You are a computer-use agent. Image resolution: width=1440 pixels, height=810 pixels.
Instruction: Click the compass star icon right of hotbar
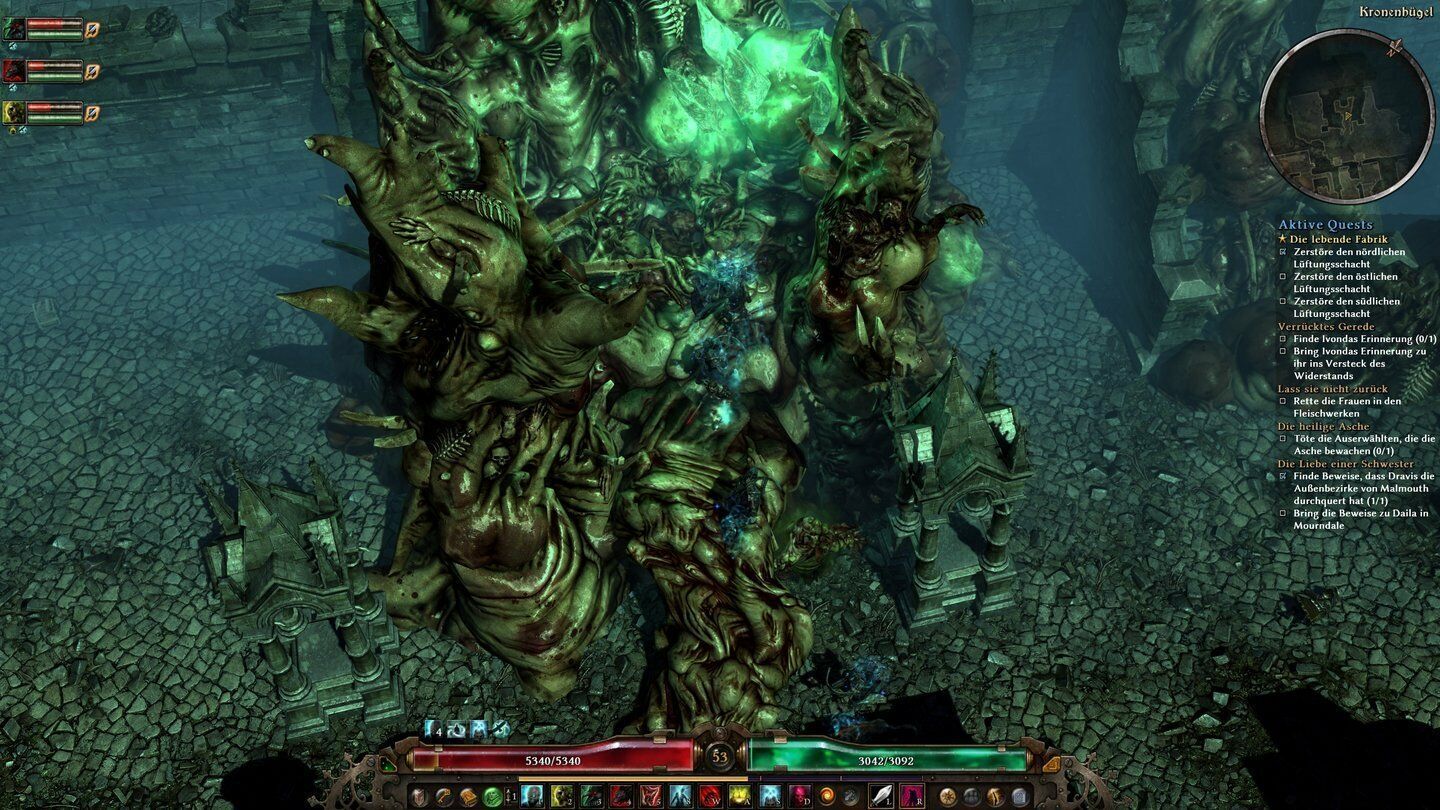[946, 796]
